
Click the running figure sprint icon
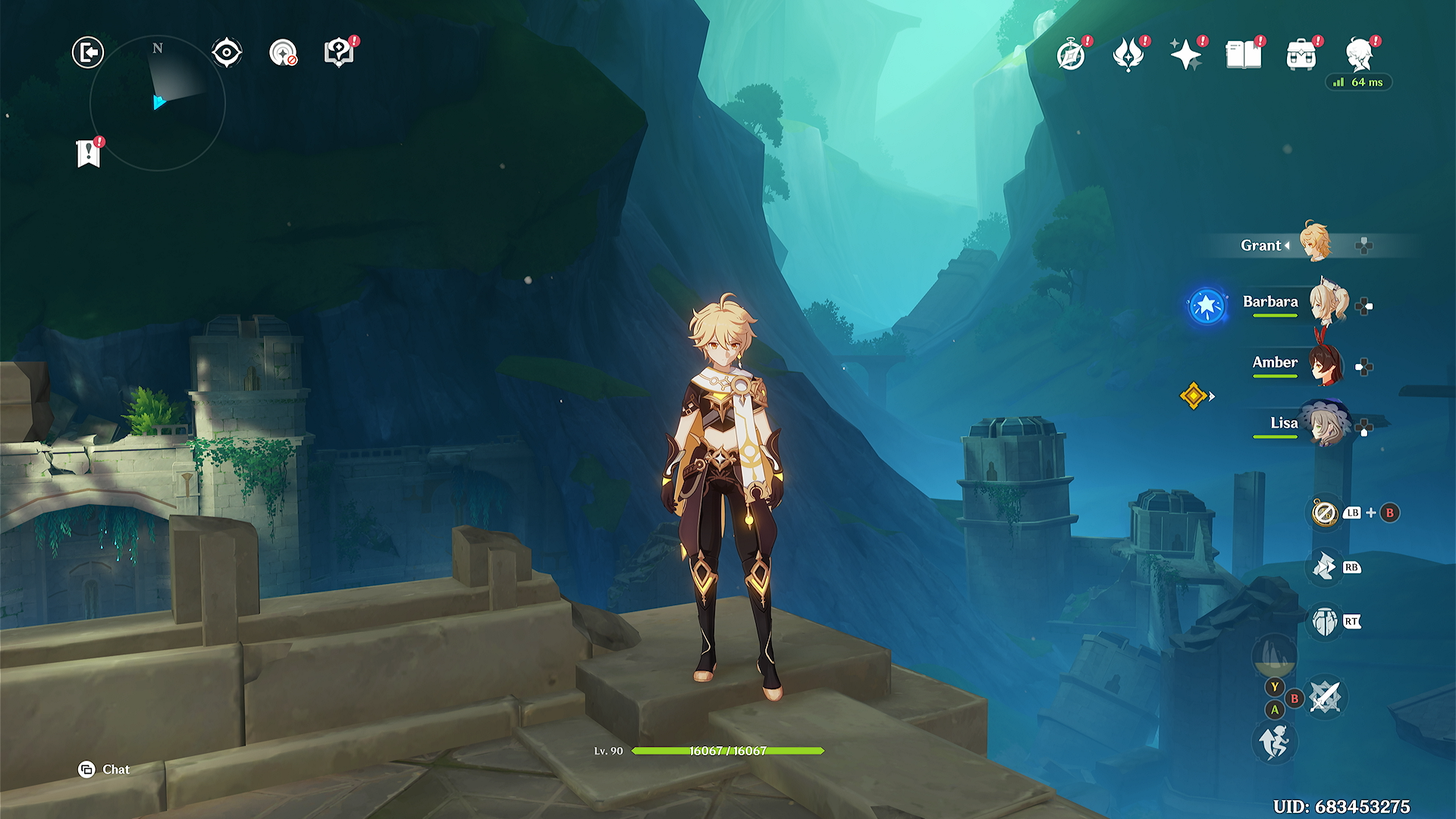(x=1274, y=742)
